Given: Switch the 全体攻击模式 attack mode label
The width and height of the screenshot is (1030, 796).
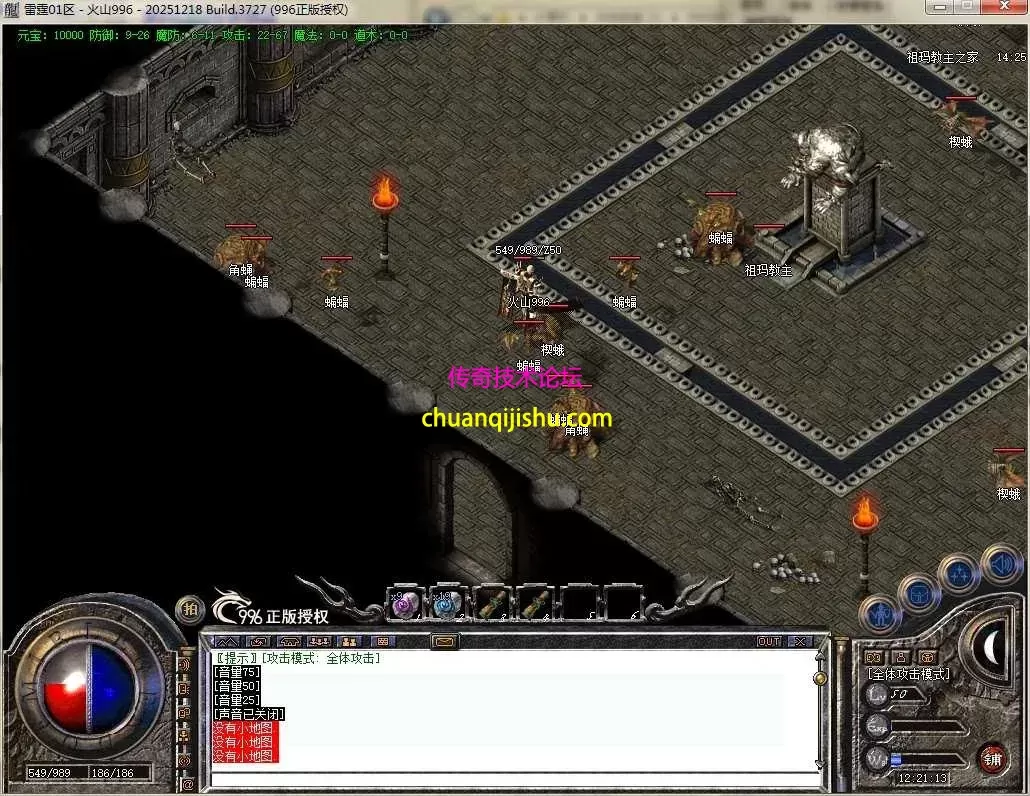Looking at the screenshot, I should click(908, 675).
